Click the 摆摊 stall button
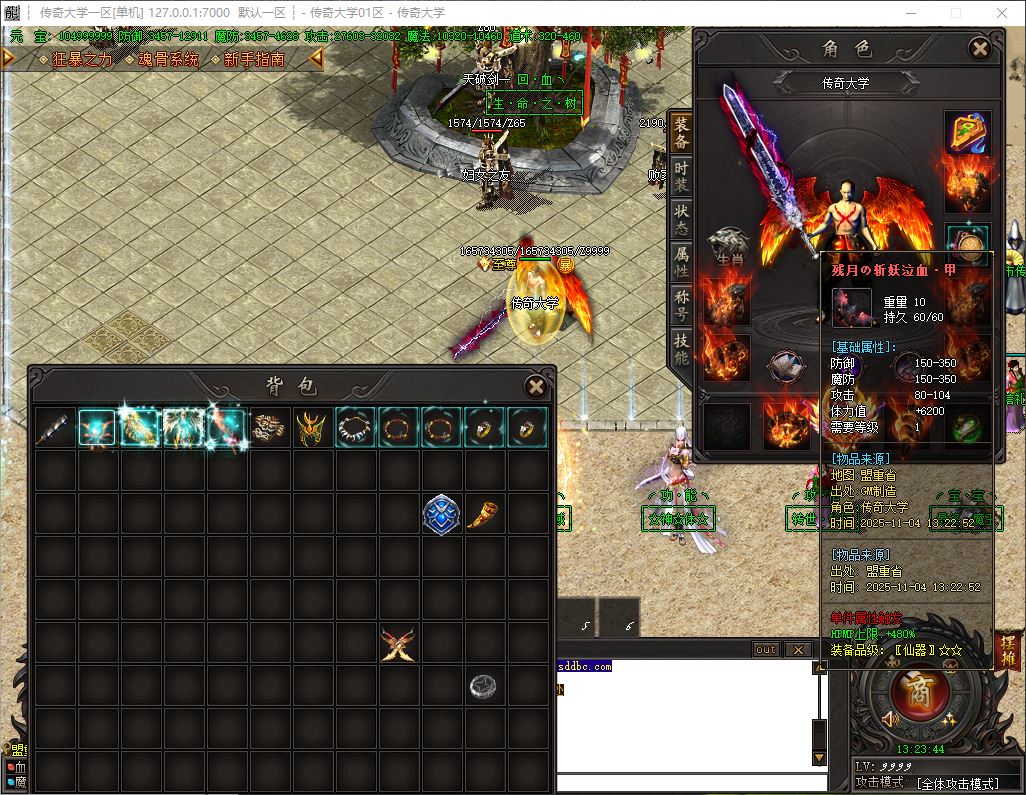This screenshot has height=795, width=1026. coord(1007,650)
